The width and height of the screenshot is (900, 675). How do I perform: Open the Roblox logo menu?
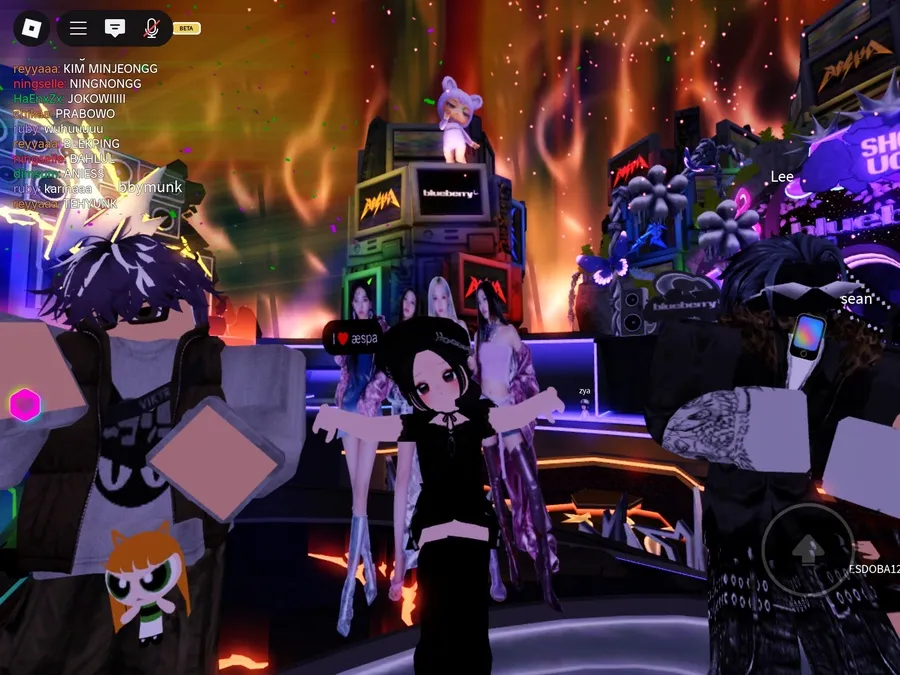(x=31, y=28)
